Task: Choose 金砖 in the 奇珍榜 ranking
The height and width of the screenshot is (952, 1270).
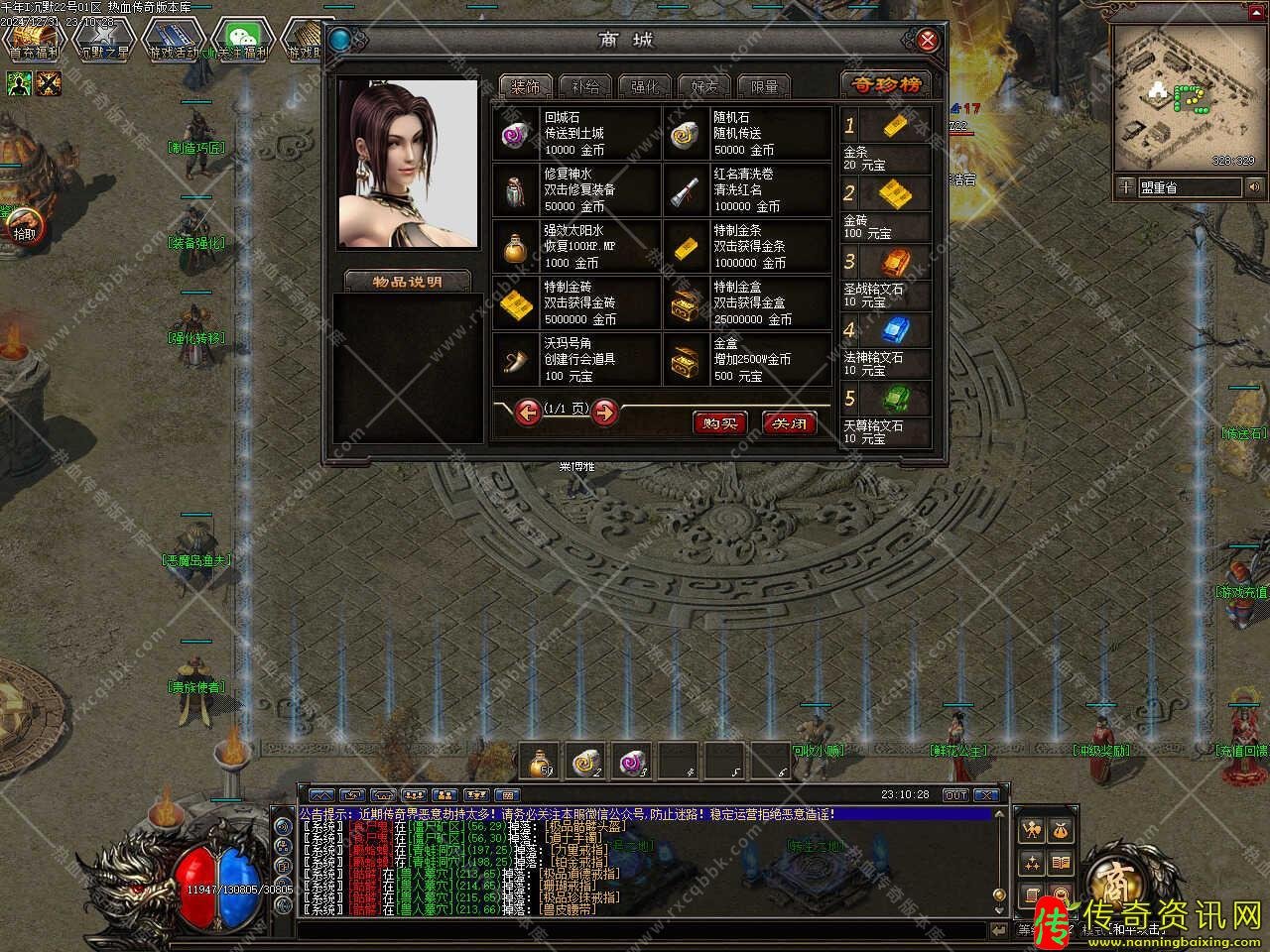Action: pos(886,207)
